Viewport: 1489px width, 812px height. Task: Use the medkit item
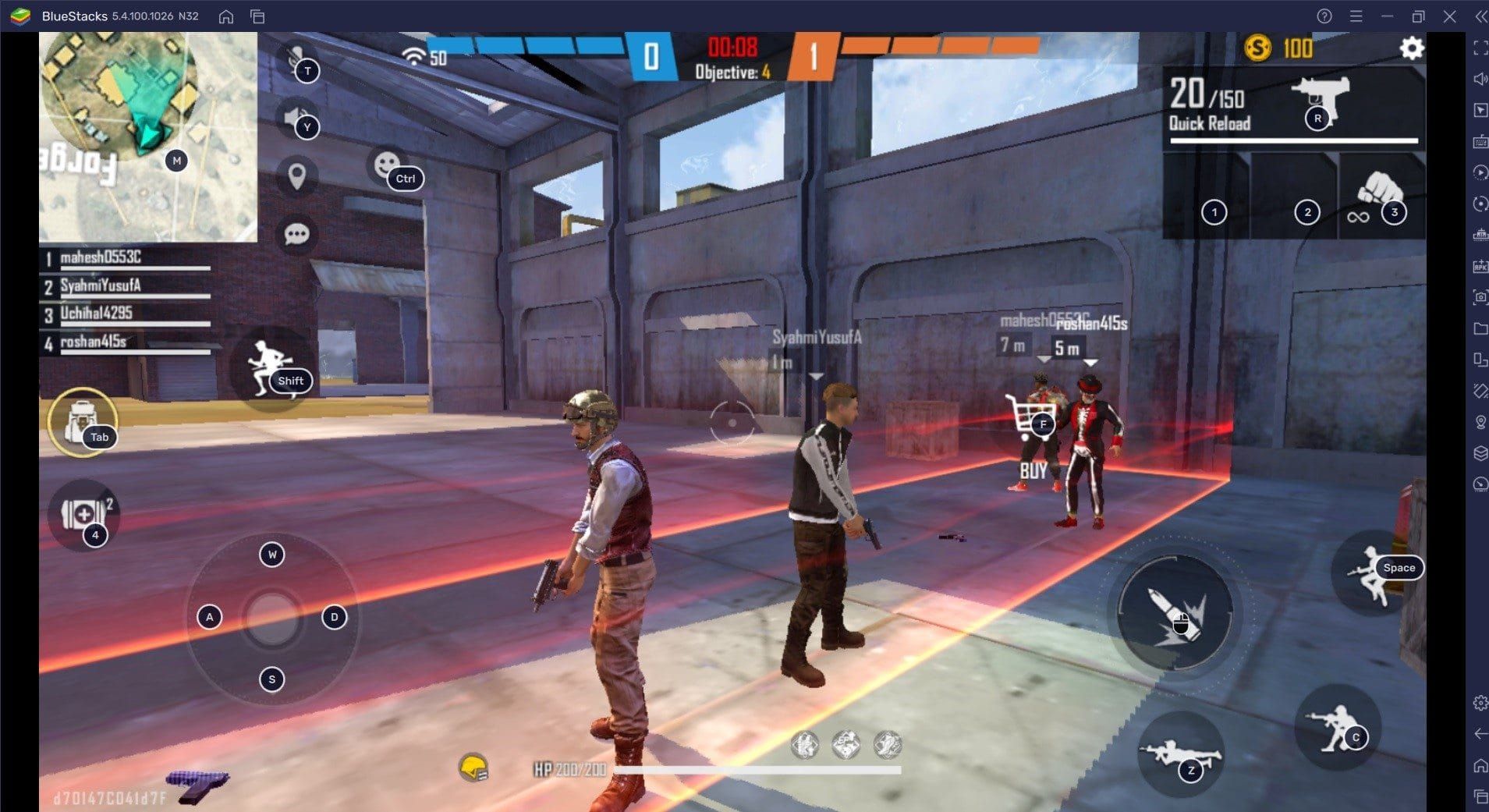(83, 514)
